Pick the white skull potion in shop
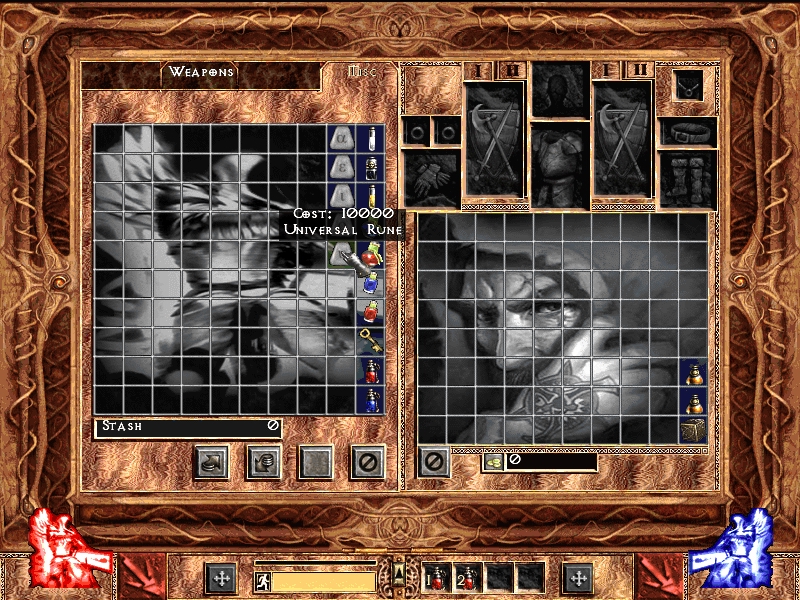 [370, 166]
